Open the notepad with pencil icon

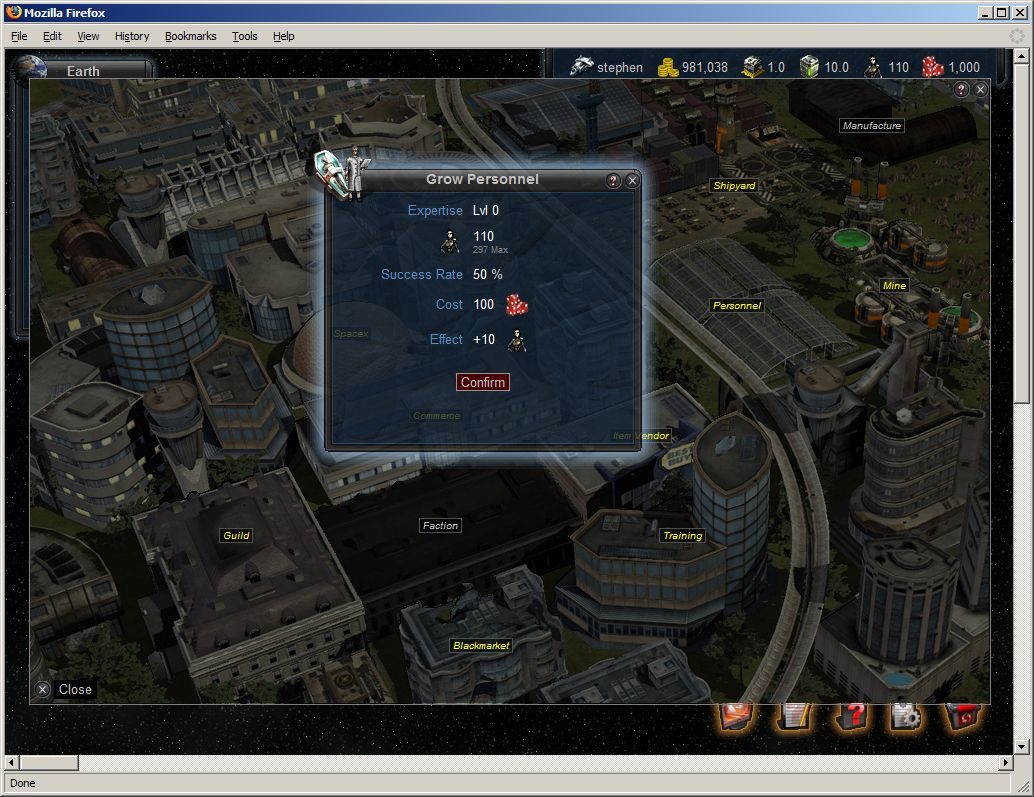pos(795,716)
